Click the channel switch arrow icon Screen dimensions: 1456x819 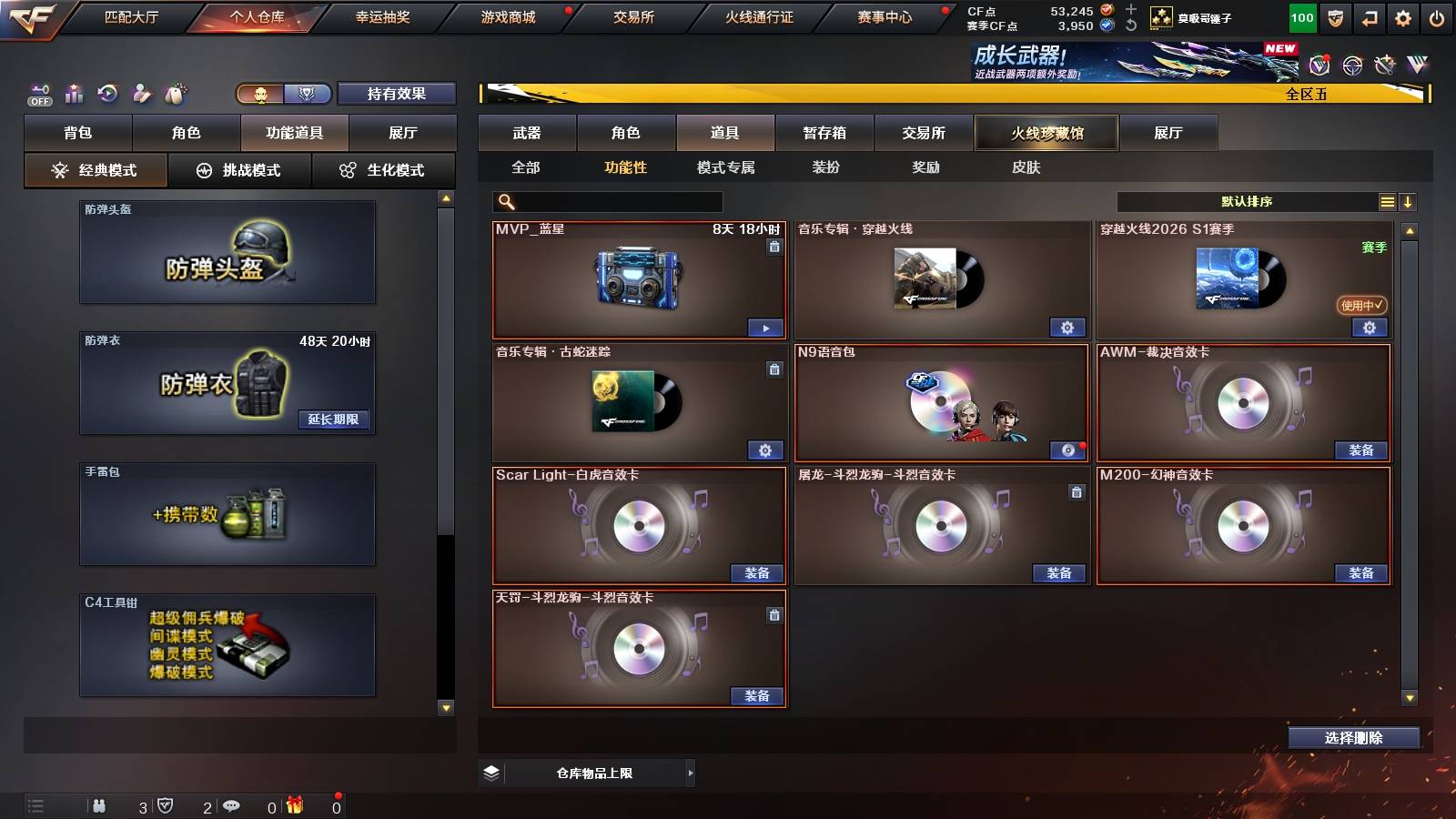[x=1368, y=16]
